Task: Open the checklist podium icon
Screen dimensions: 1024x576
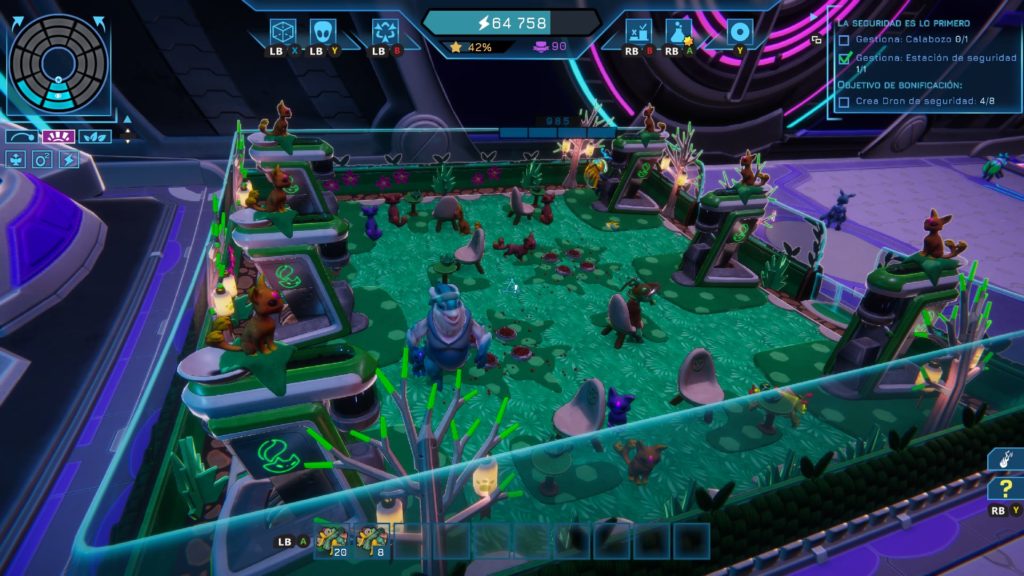Action: (x=639, y=32)
